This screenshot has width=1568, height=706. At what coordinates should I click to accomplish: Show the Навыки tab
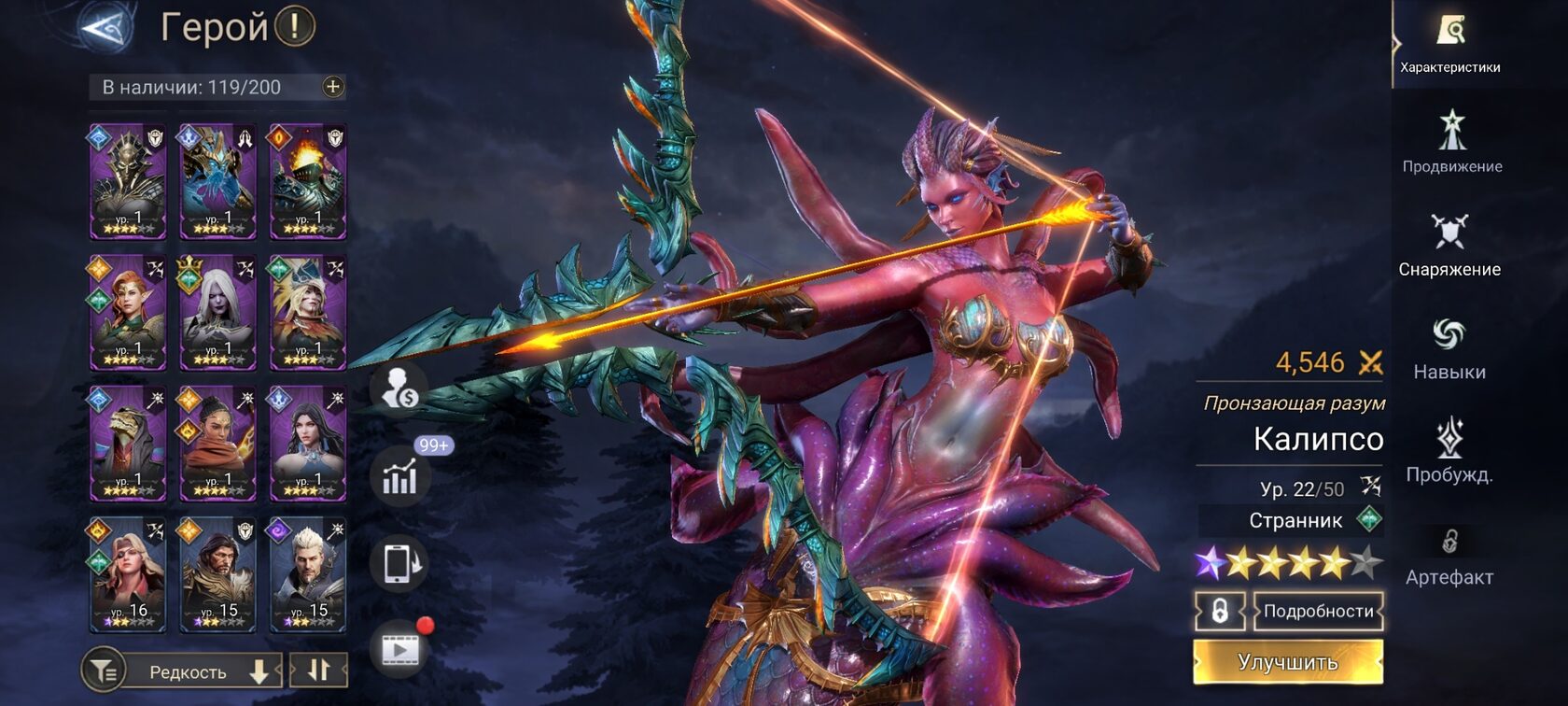tap(1449, 347)
